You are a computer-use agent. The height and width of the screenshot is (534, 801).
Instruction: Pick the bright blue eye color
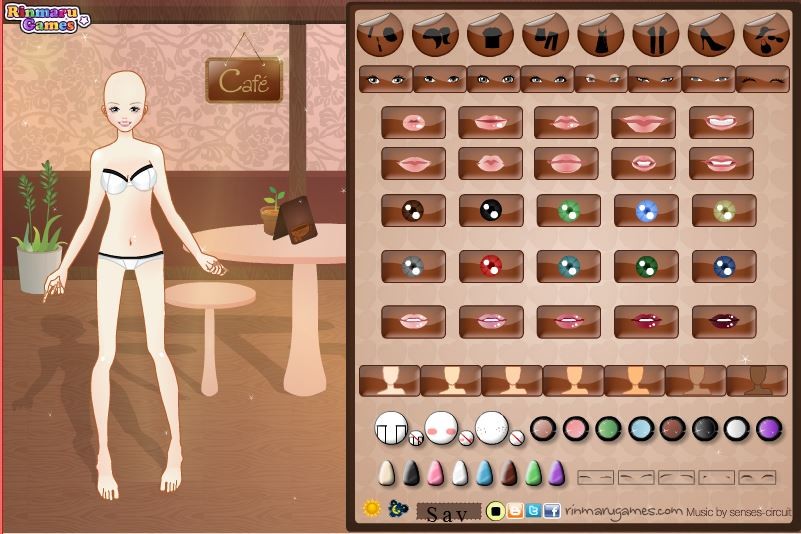647,210
